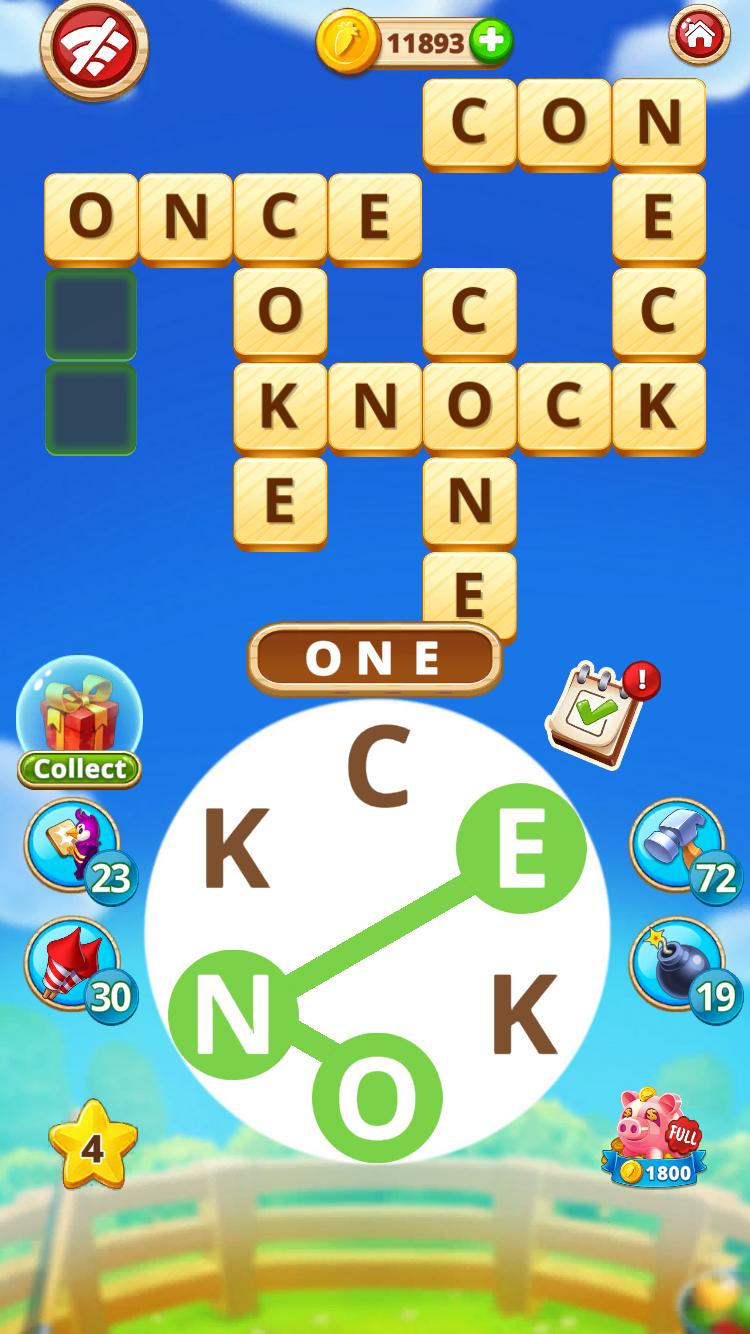
Task: Select letter E on the wheel
Action: coord(521,848)
